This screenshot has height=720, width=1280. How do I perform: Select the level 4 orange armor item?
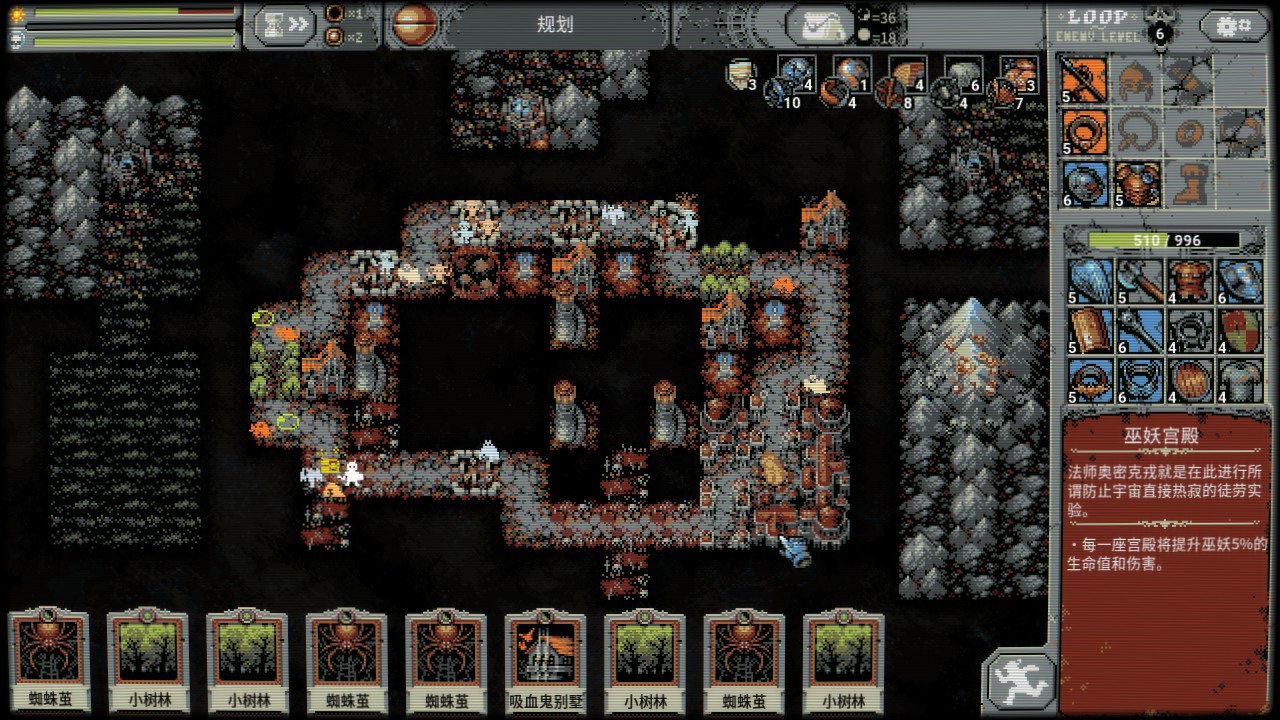click(x=1188, y=281)
